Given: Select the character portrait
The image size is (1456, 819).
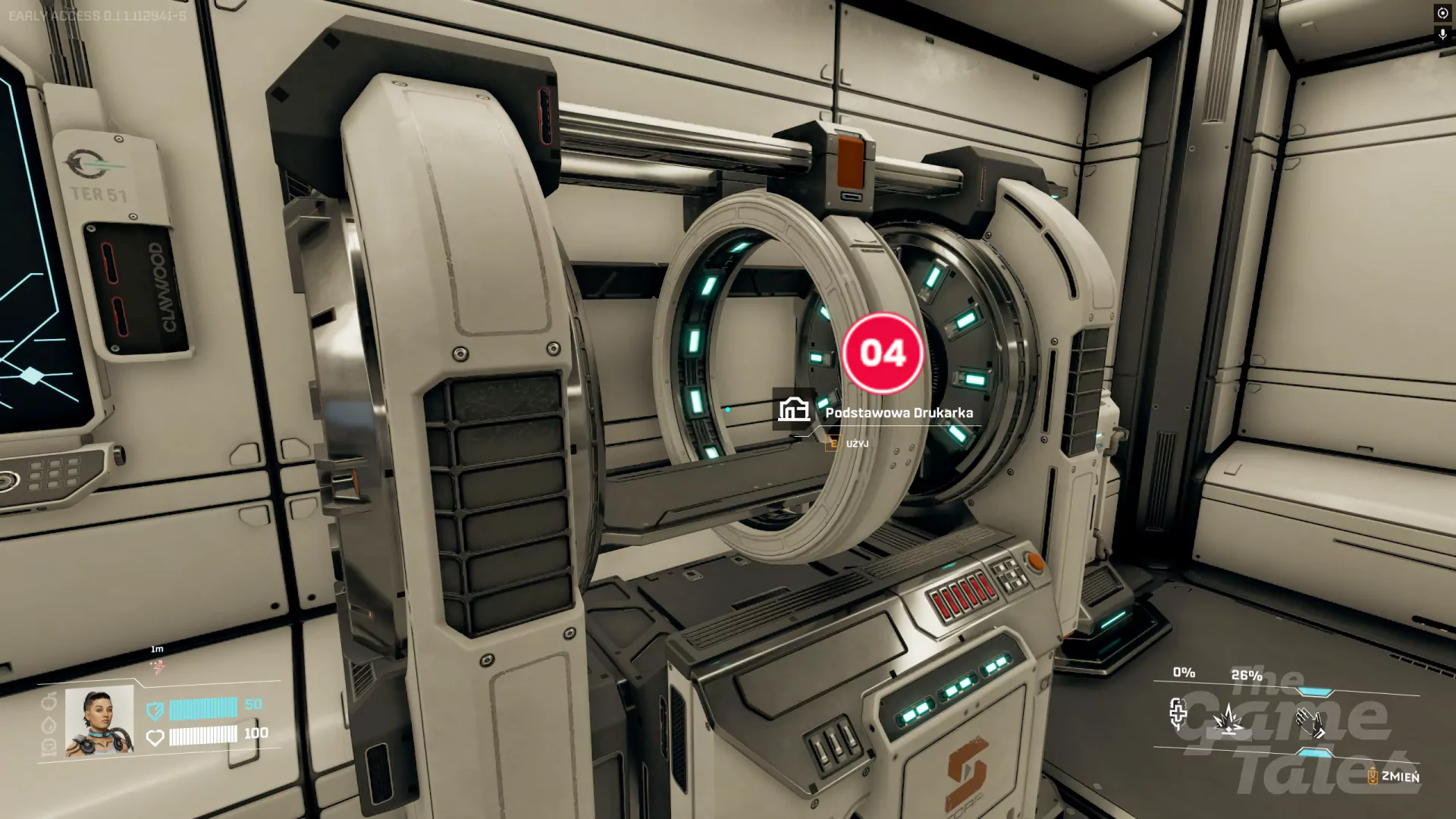Looking at the screenshot, I should [x=99, y=720].
